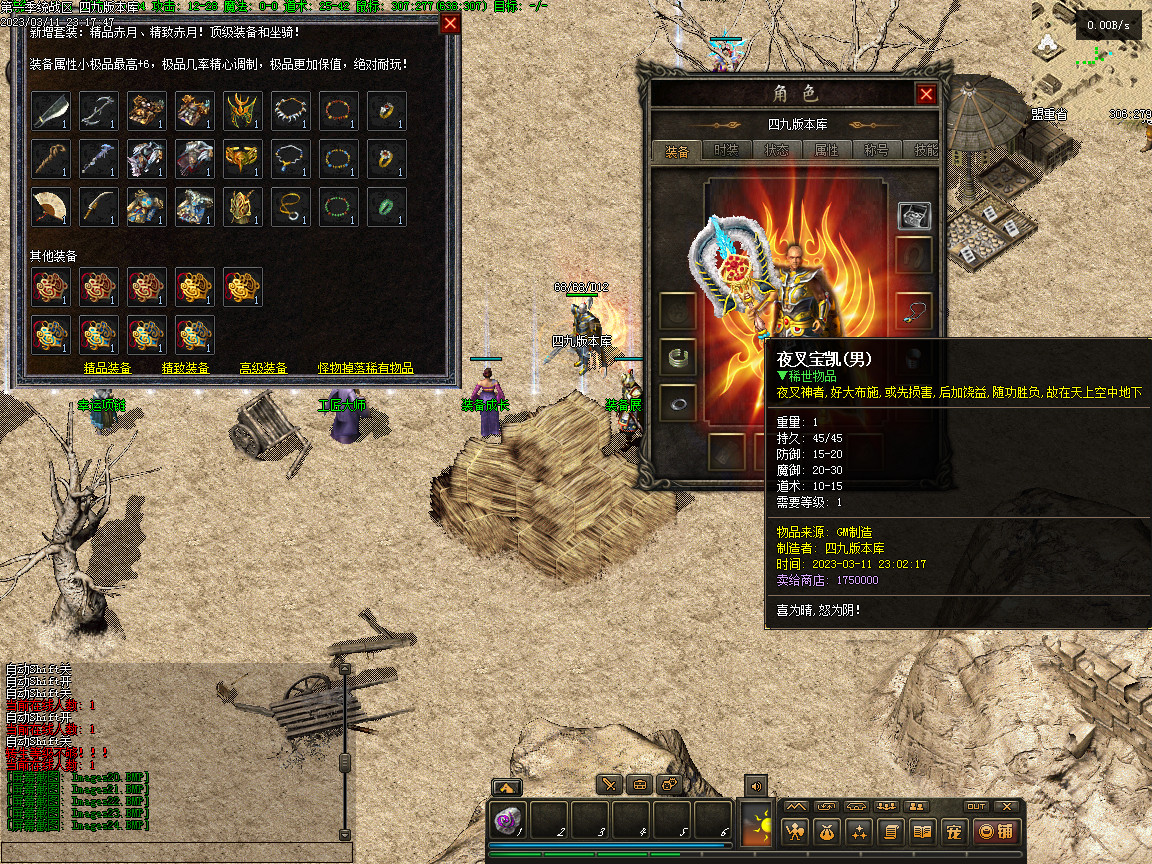The image size is (1152, 864).
Task: Open the 精致装备 link
Action: (x=186, y=368)
